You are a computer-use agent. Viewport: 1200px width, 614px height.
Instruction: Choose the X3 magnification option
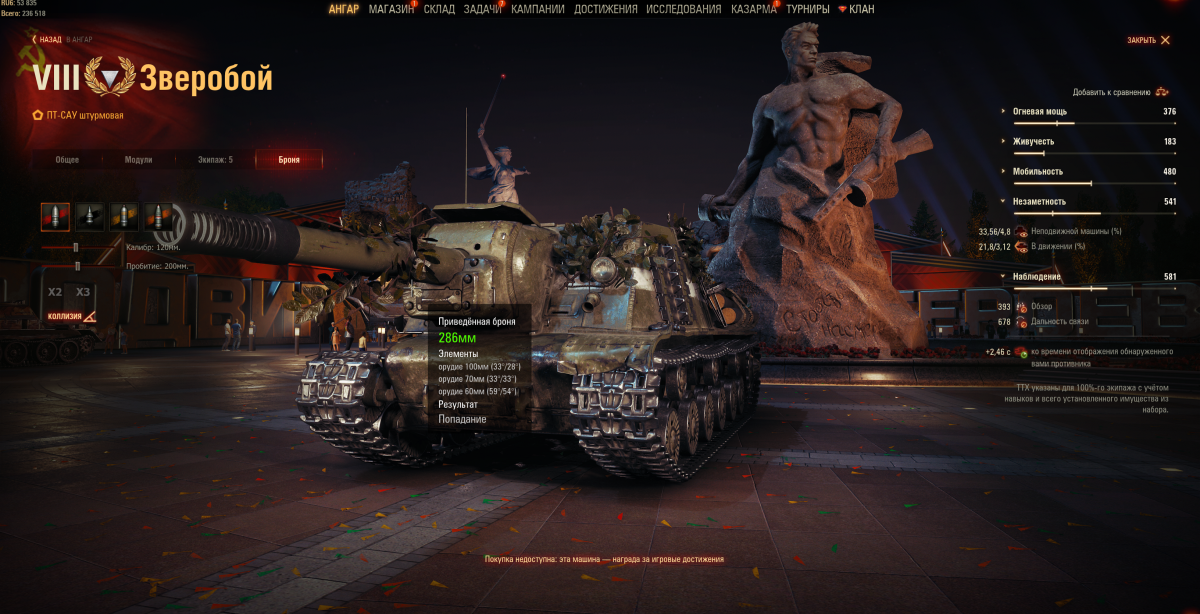83,292
